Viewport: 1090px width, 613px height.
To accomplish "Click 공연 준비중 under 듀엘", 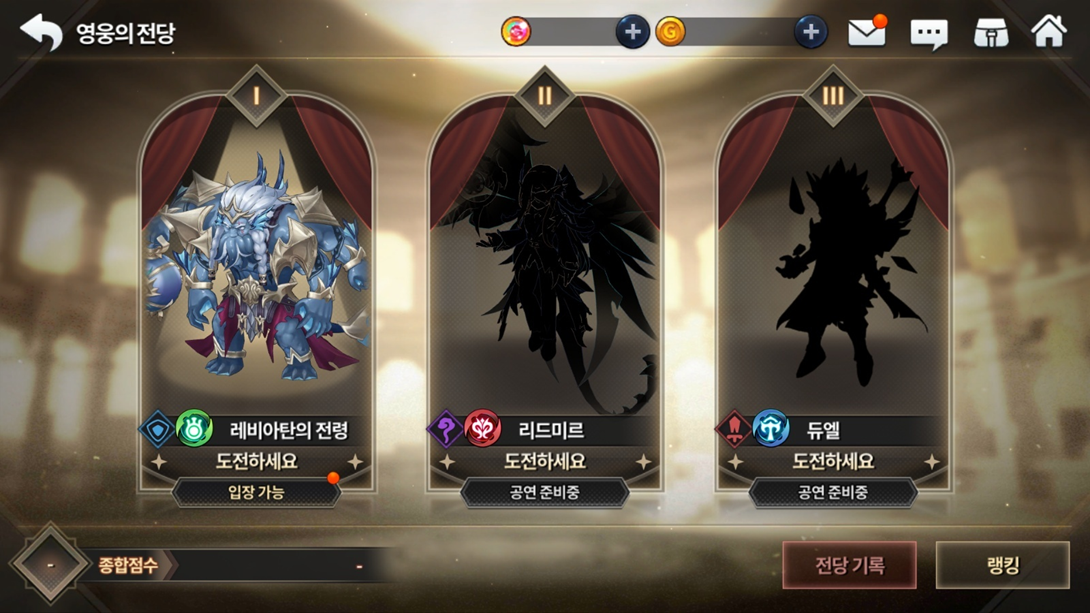I will pos(833,492).
